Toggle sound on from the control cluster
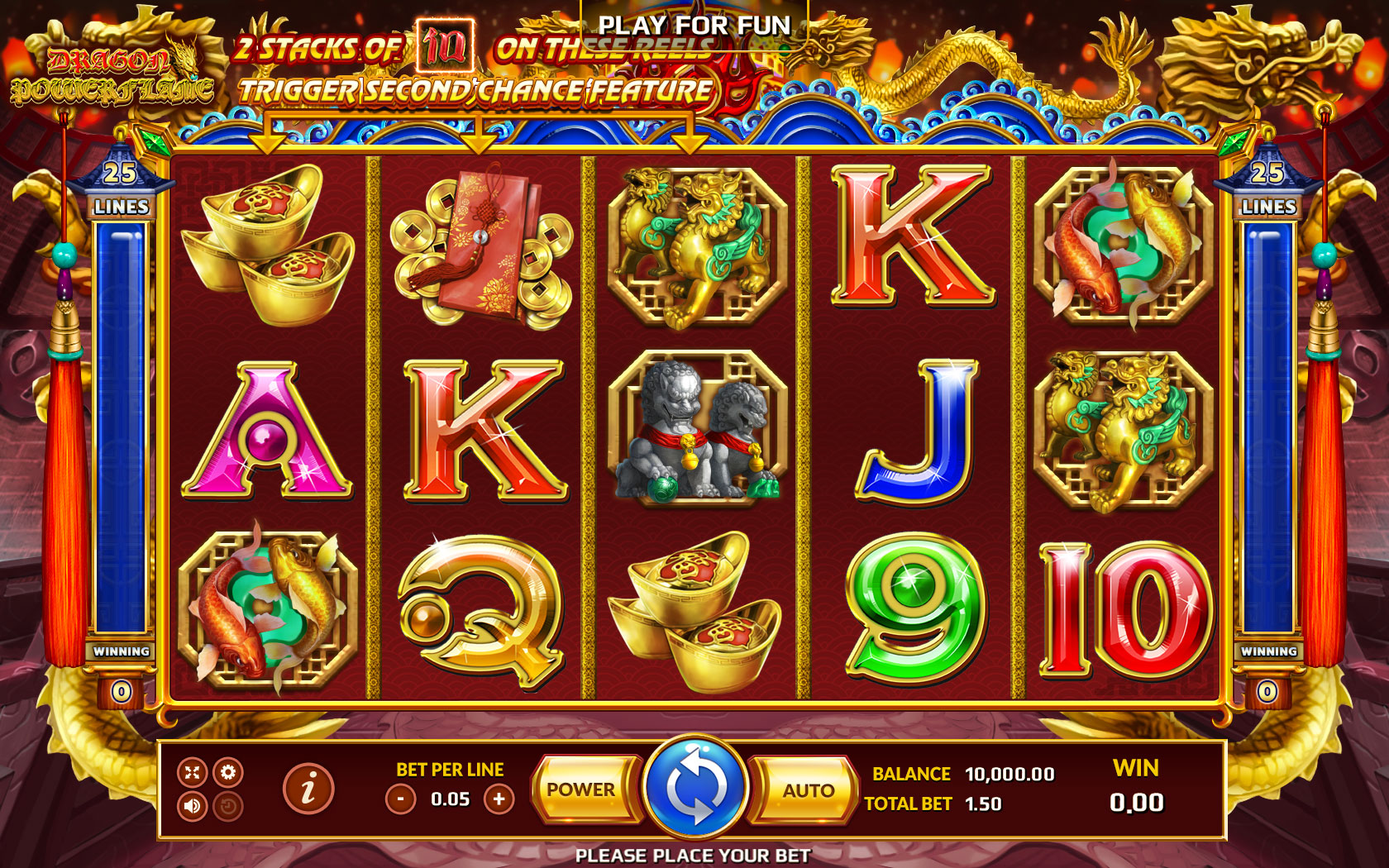The width and height of the screenshot is (1389, 868). [192, 806]
